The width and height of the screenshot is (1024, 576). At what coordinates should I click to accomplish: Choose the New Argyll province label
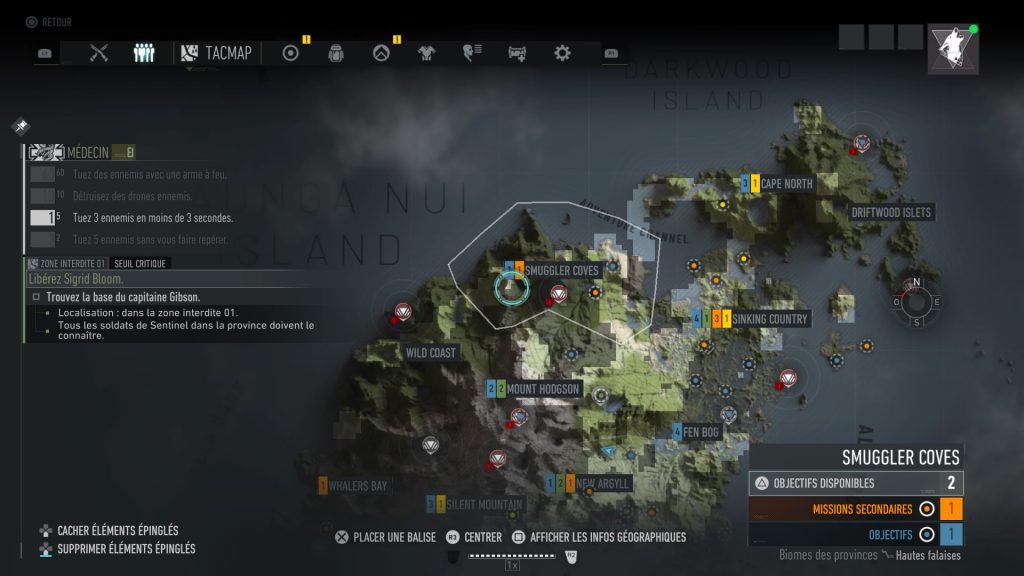click(x=603, y=483)
